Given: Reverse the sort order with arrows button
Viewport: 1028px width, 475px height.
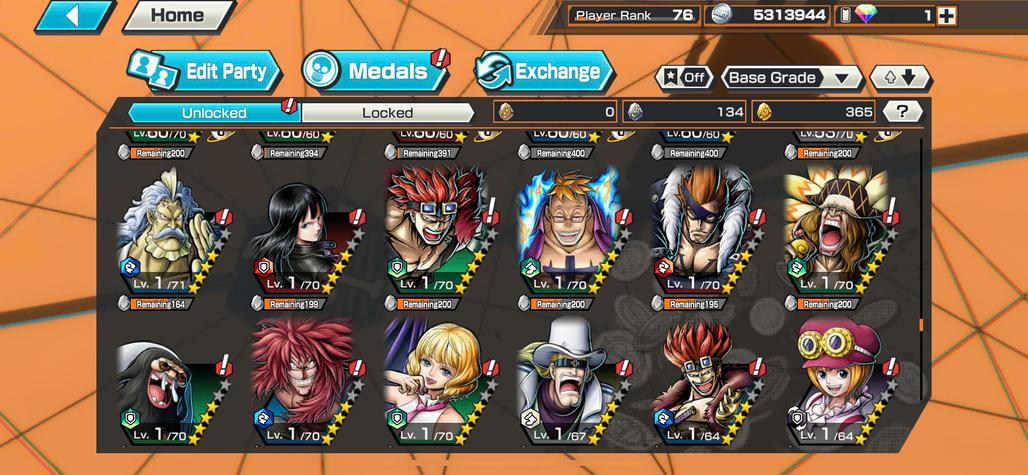Looking at the screenshot, I should [x=899, y=78].
